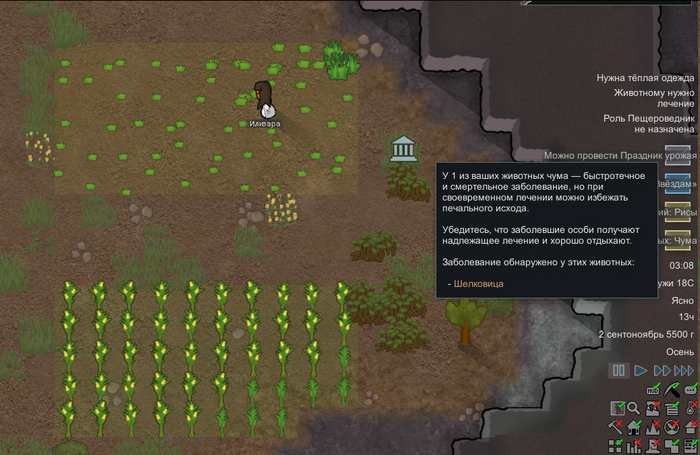
Task: Set game speed to normal single arrow
Action: [641, 371]
